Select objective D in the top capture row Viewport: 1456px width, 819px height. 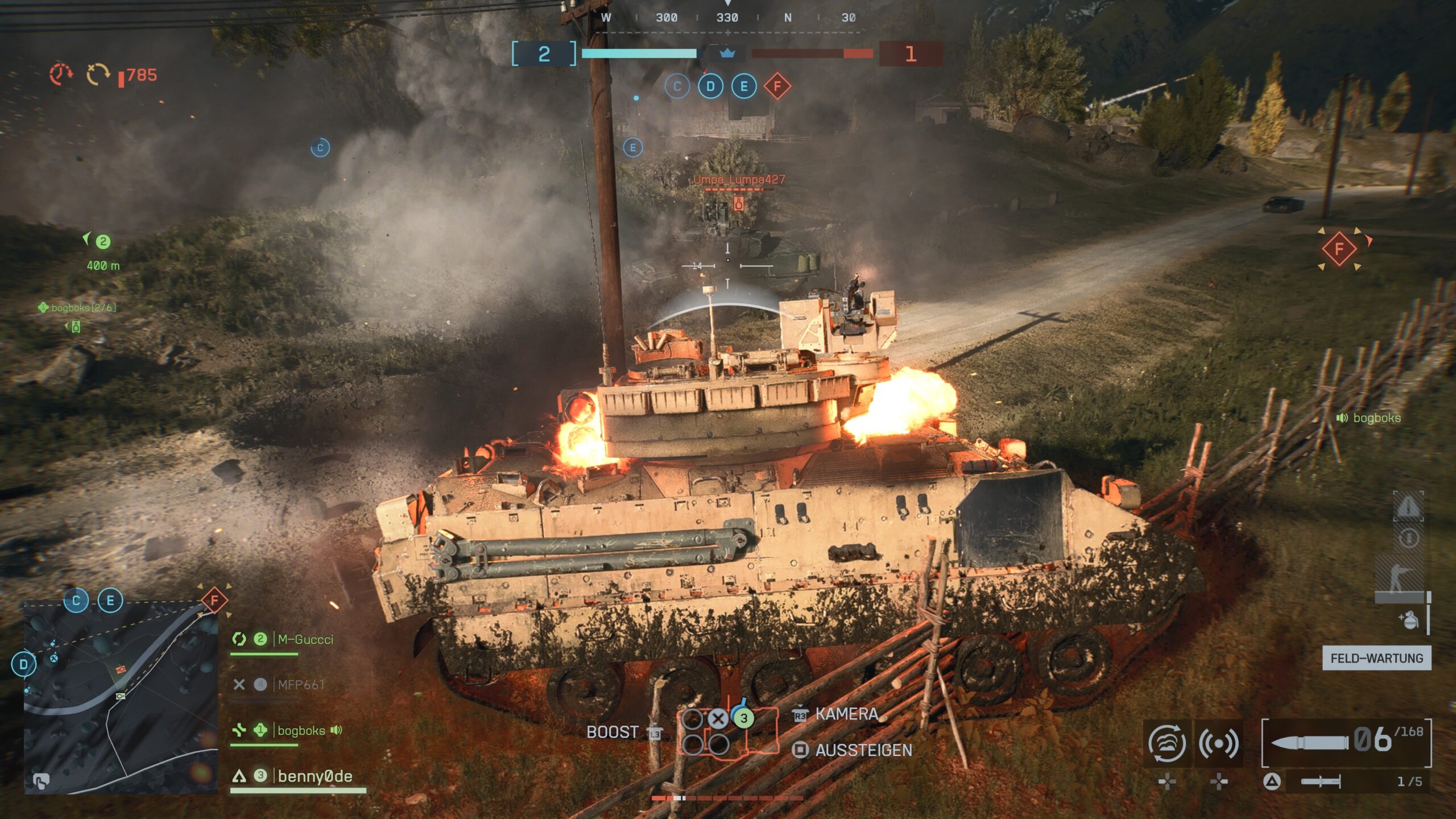[x=710, y=86]
